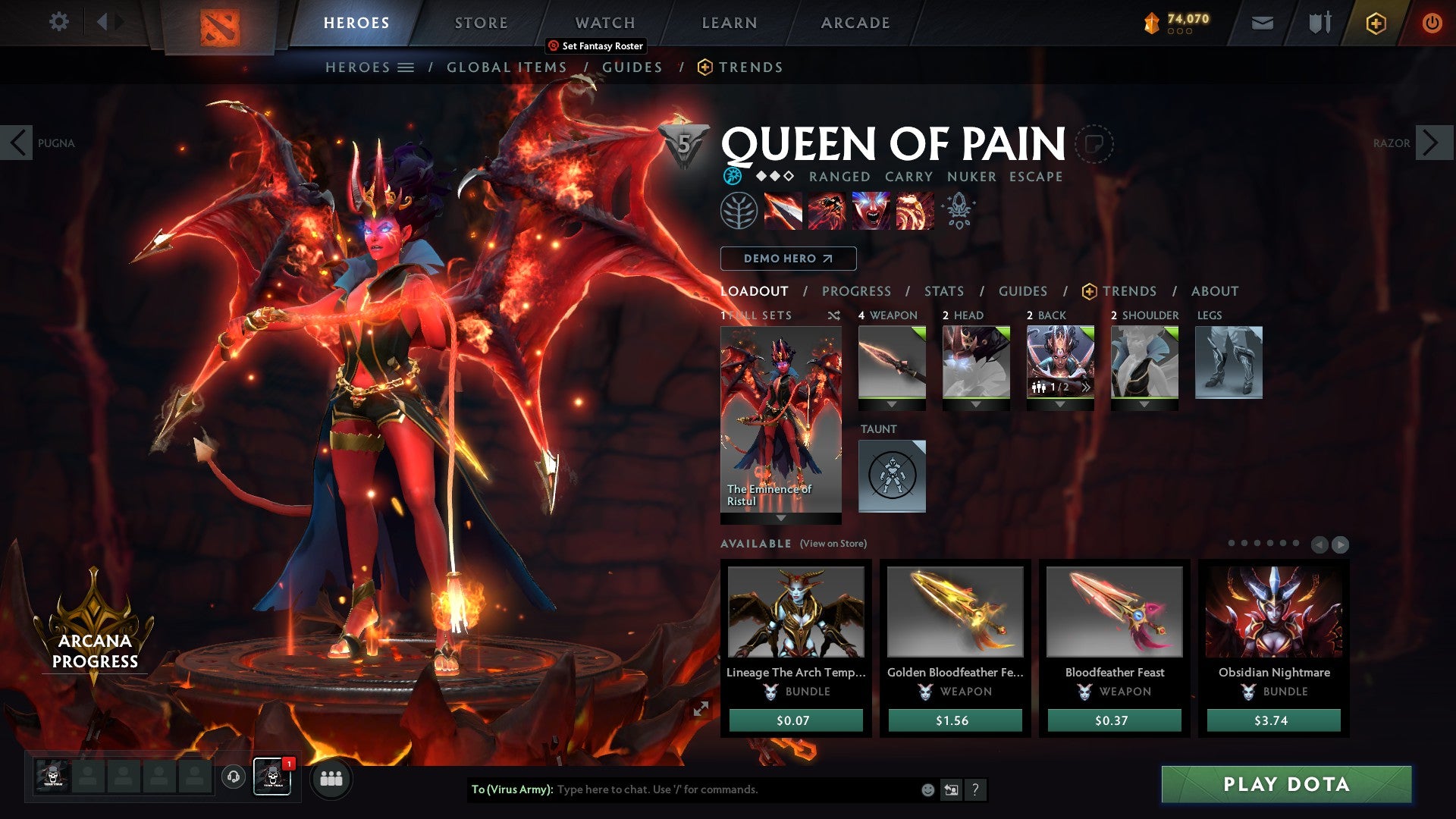The width and height of the screenshot is (1456, 819).
Task: Open the settings gear icon
Action: [x=58, y=22]
